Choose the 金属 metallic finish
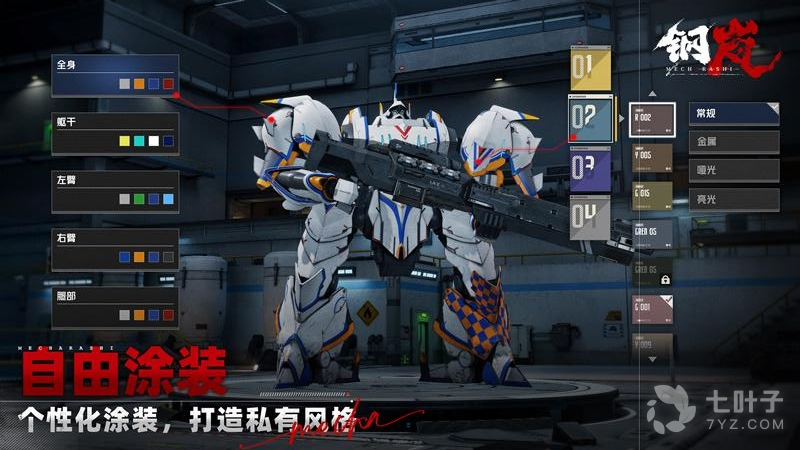 (x=733, y=142)
